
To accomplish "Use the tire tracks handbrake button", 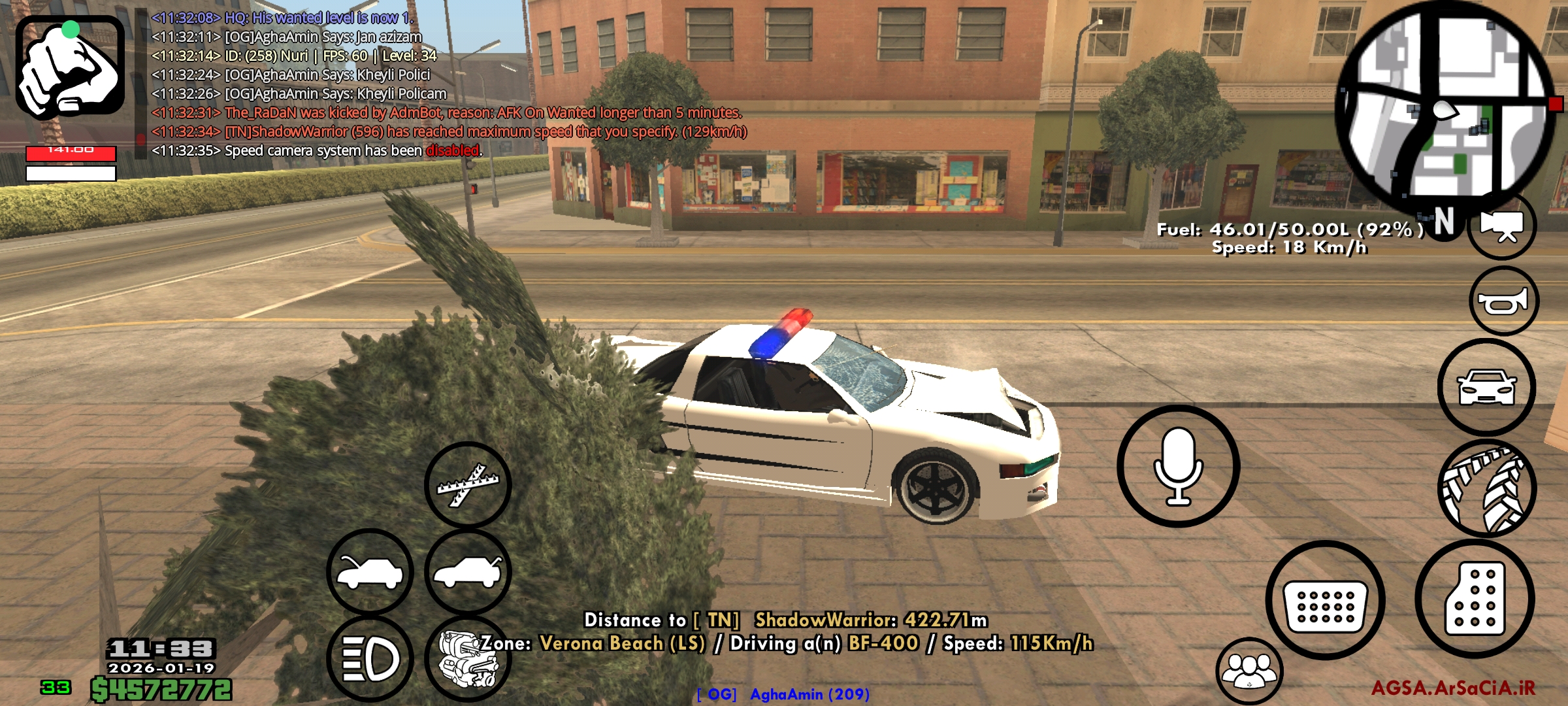I will pyautogui.click(x=1486, y=489).
